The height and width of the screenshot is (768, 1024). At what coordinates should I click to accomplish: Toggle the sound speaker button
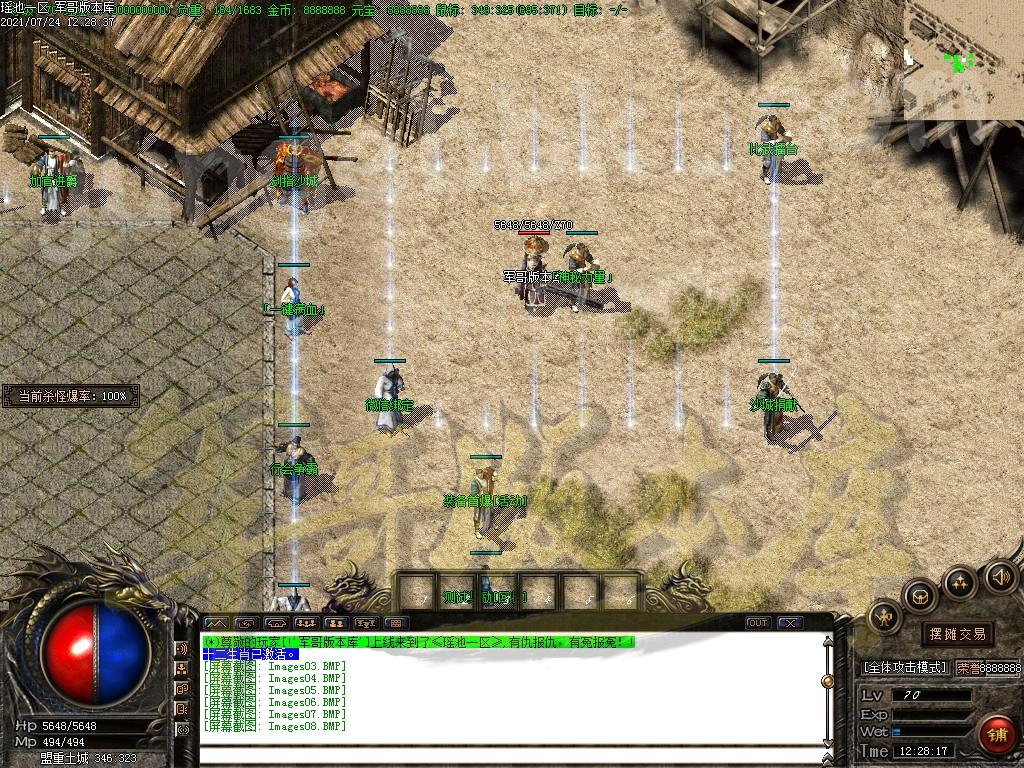(x=1000, y=577)
